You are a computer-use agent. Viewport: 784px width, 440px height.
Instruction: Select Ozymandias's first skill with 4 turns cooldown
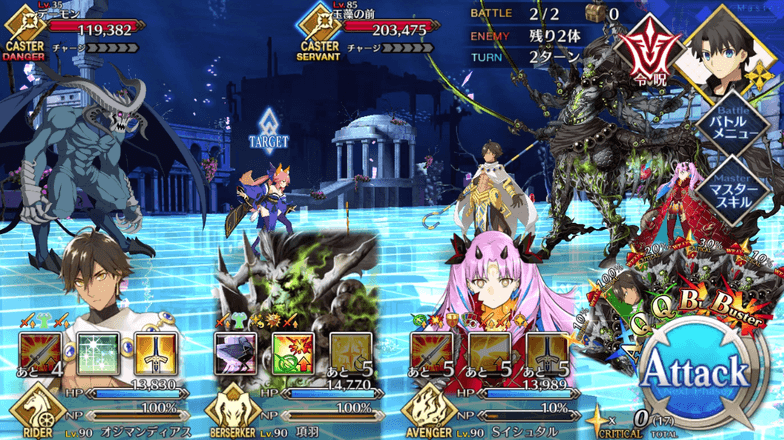point(41,353)
